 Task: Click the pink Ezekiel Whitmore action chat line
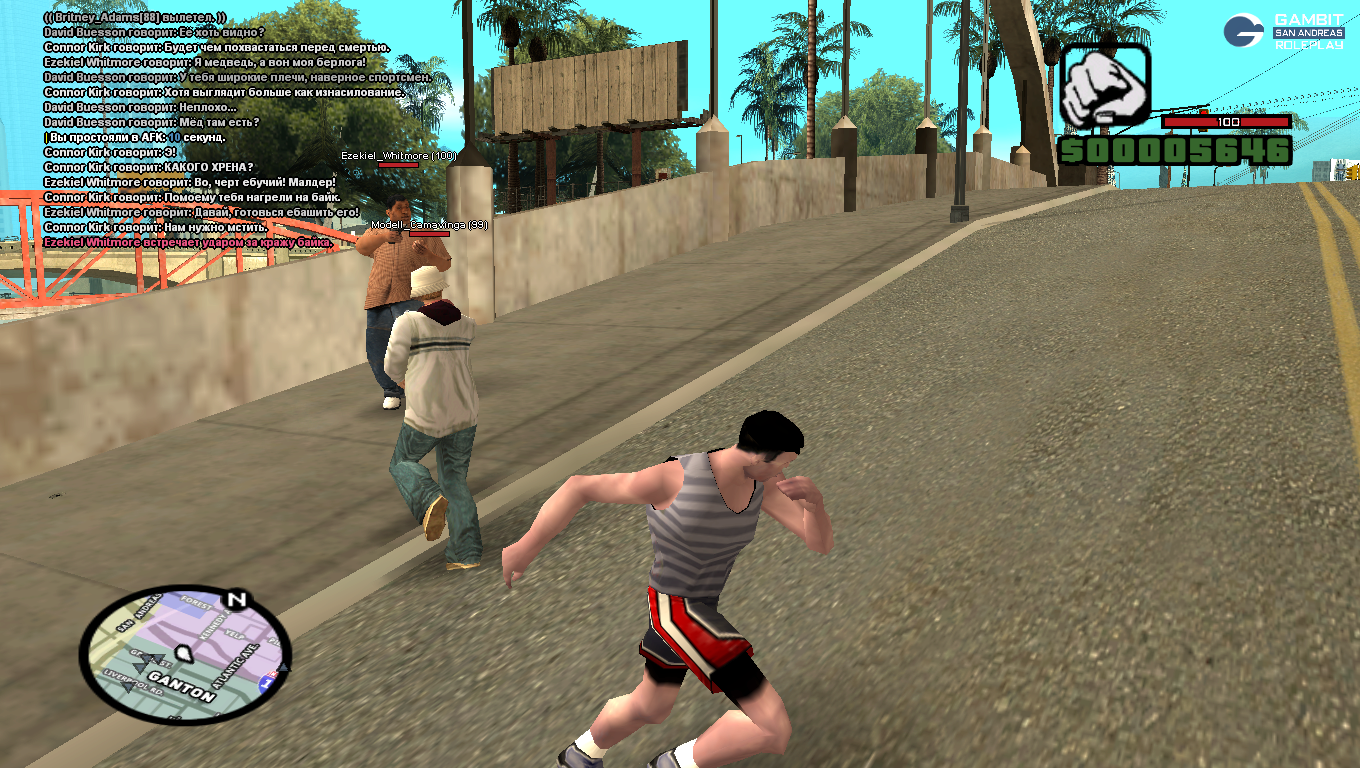coord(188,242)
